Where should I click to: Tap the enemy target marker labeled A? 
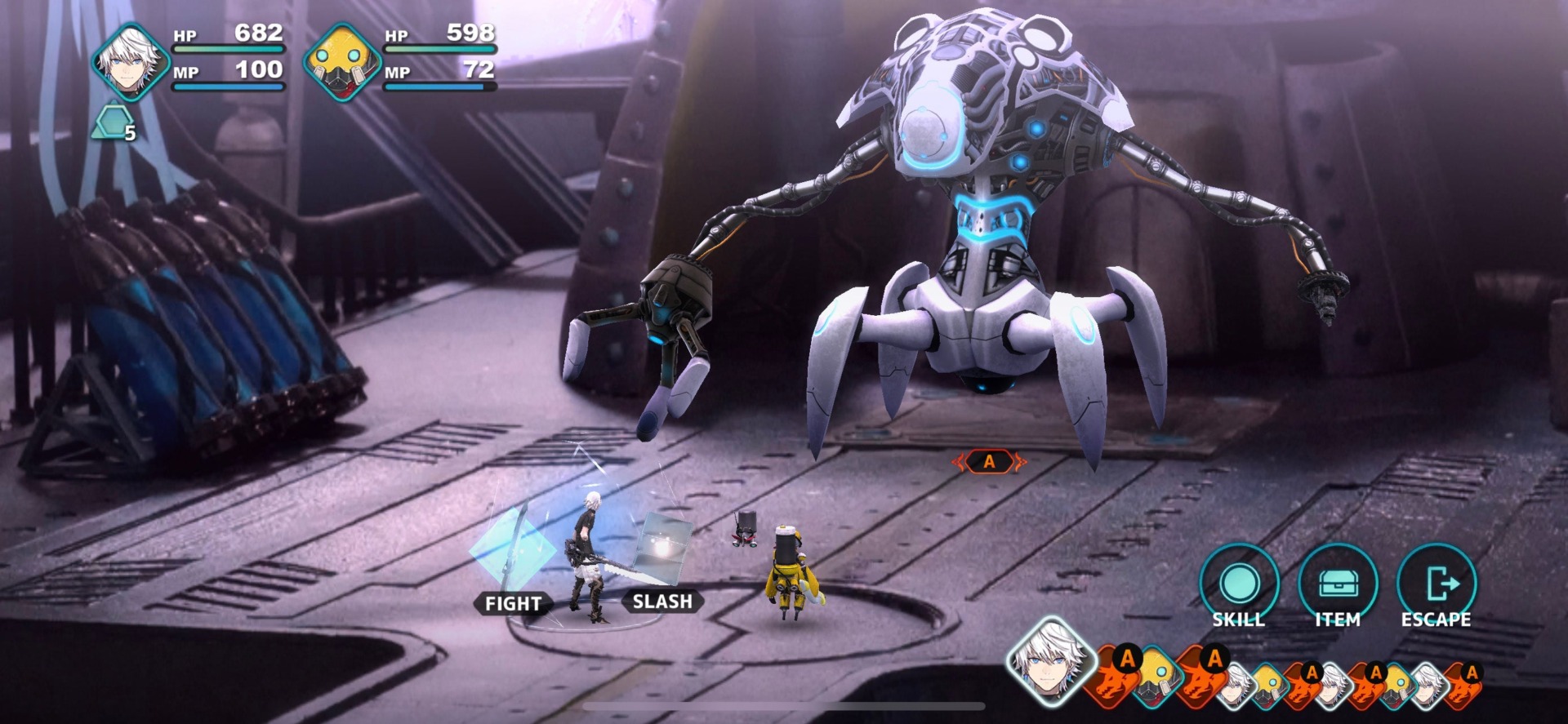[x=989, y=462]
